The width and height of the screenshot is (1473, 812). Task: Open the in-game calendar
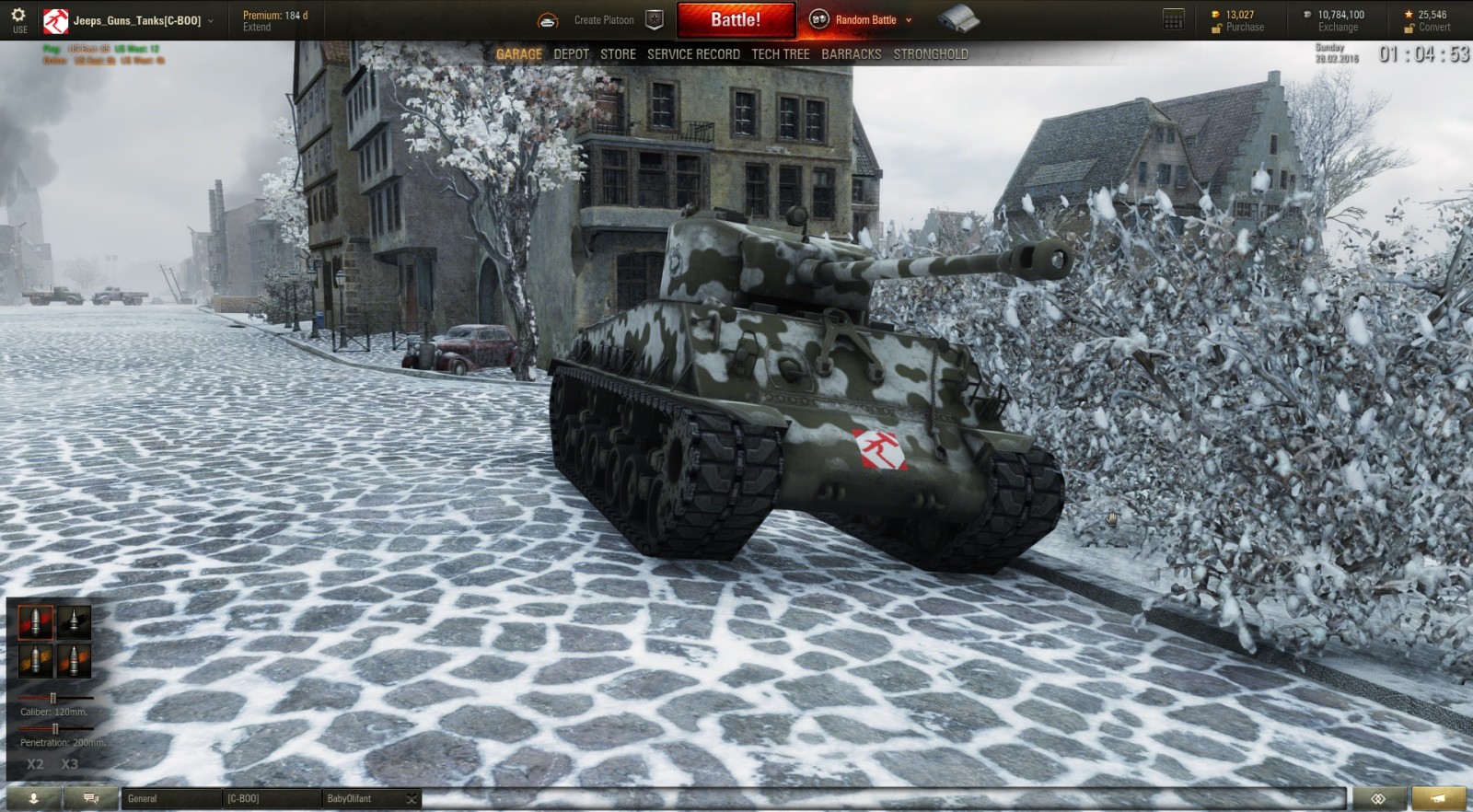click(x=1173, y=18)
